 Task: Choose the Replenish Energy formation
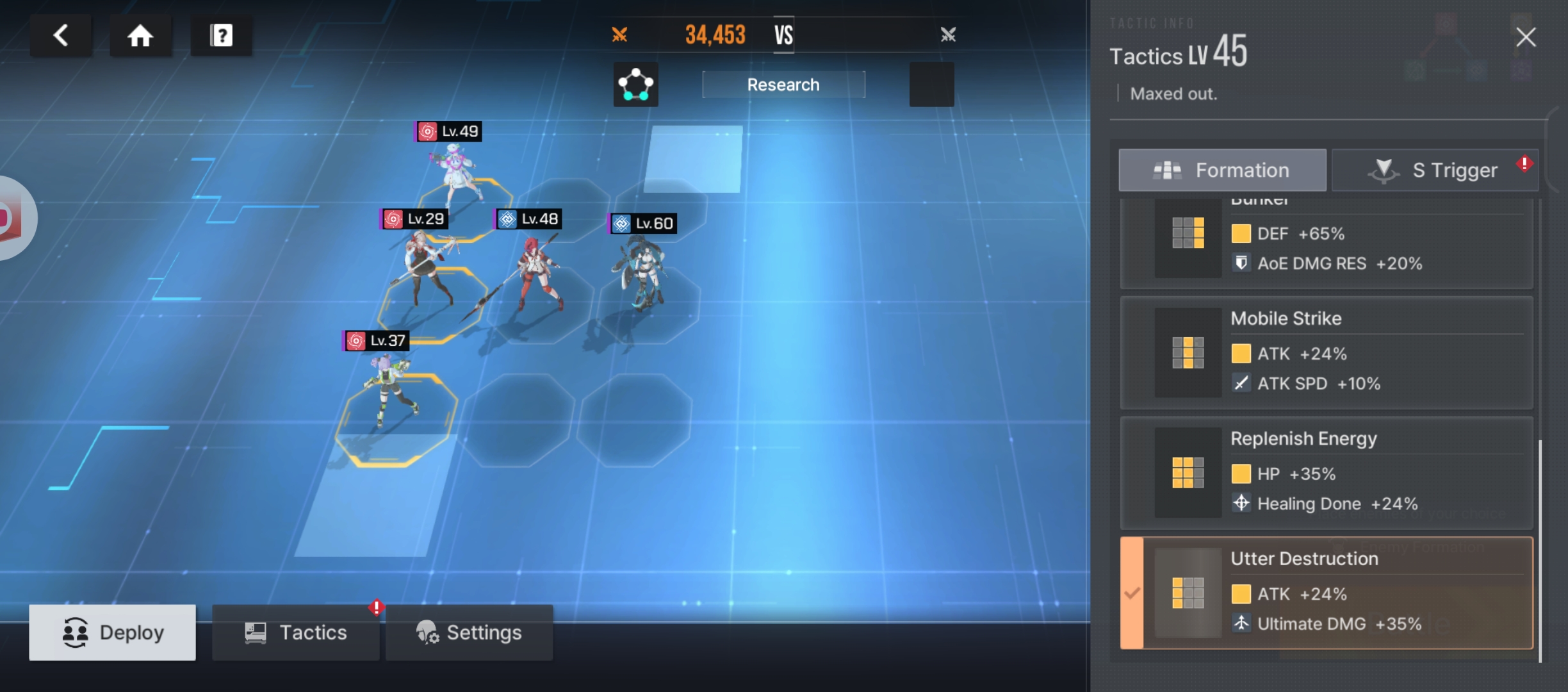tap(1326, 473)
